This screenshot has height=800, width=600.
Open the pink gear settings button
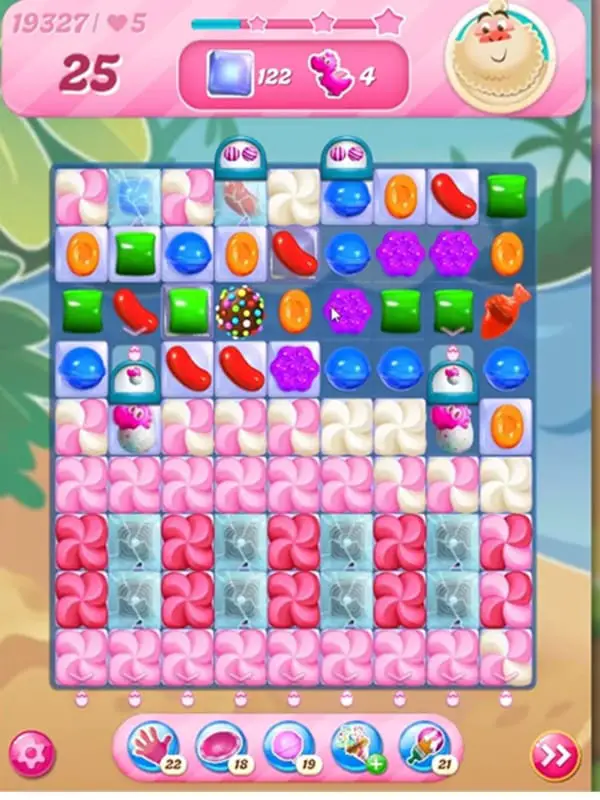30,752
